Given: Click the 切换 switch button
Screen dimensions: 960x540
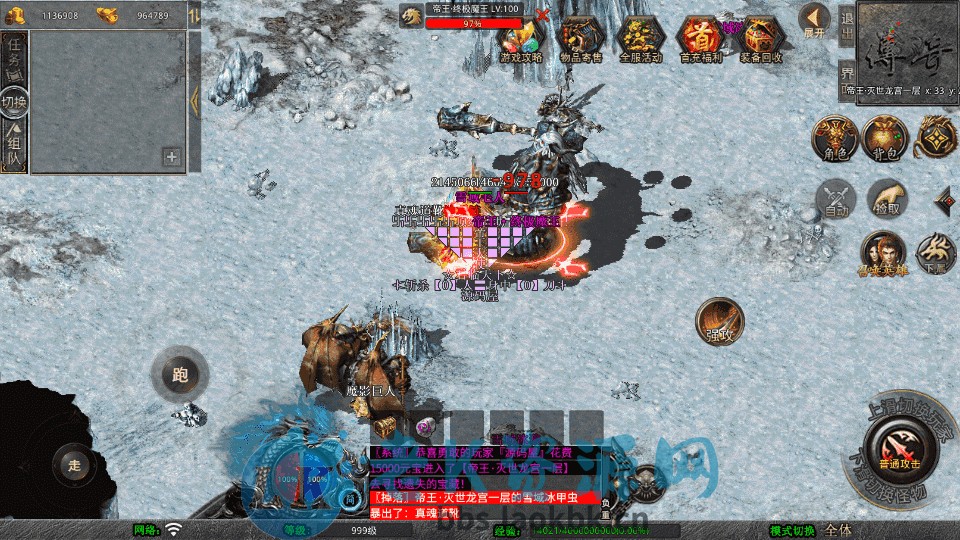Looking at the screenshot, I should click(x=15, y=102).
